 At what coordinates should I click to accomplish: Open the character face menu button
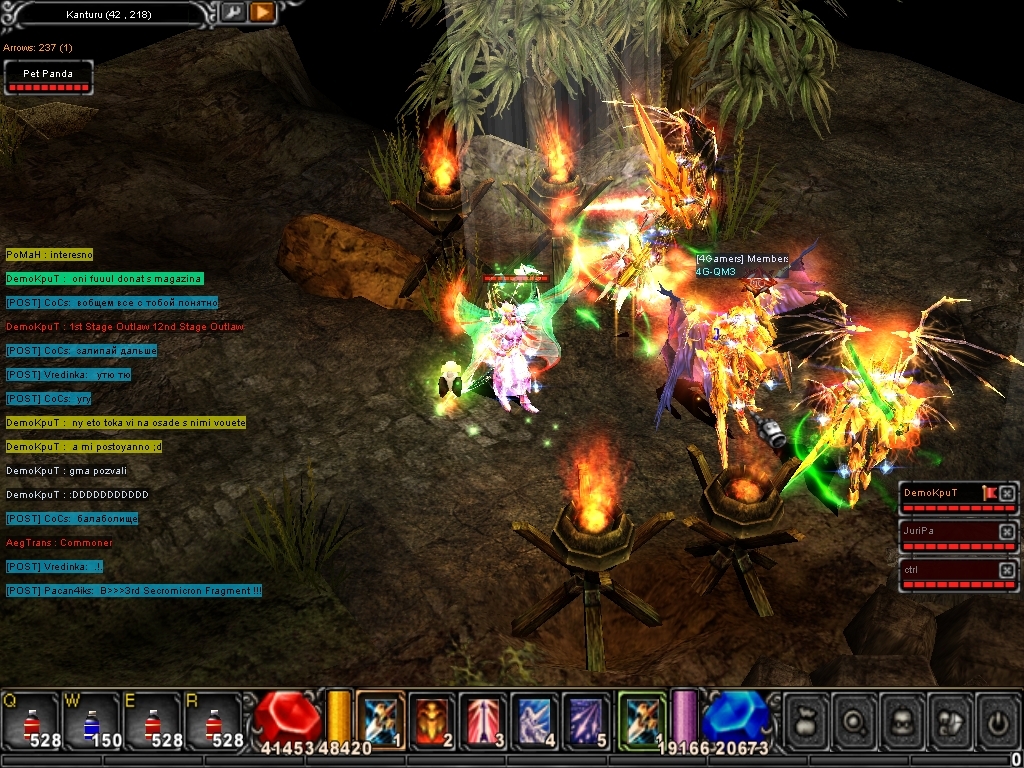(904, 719)
